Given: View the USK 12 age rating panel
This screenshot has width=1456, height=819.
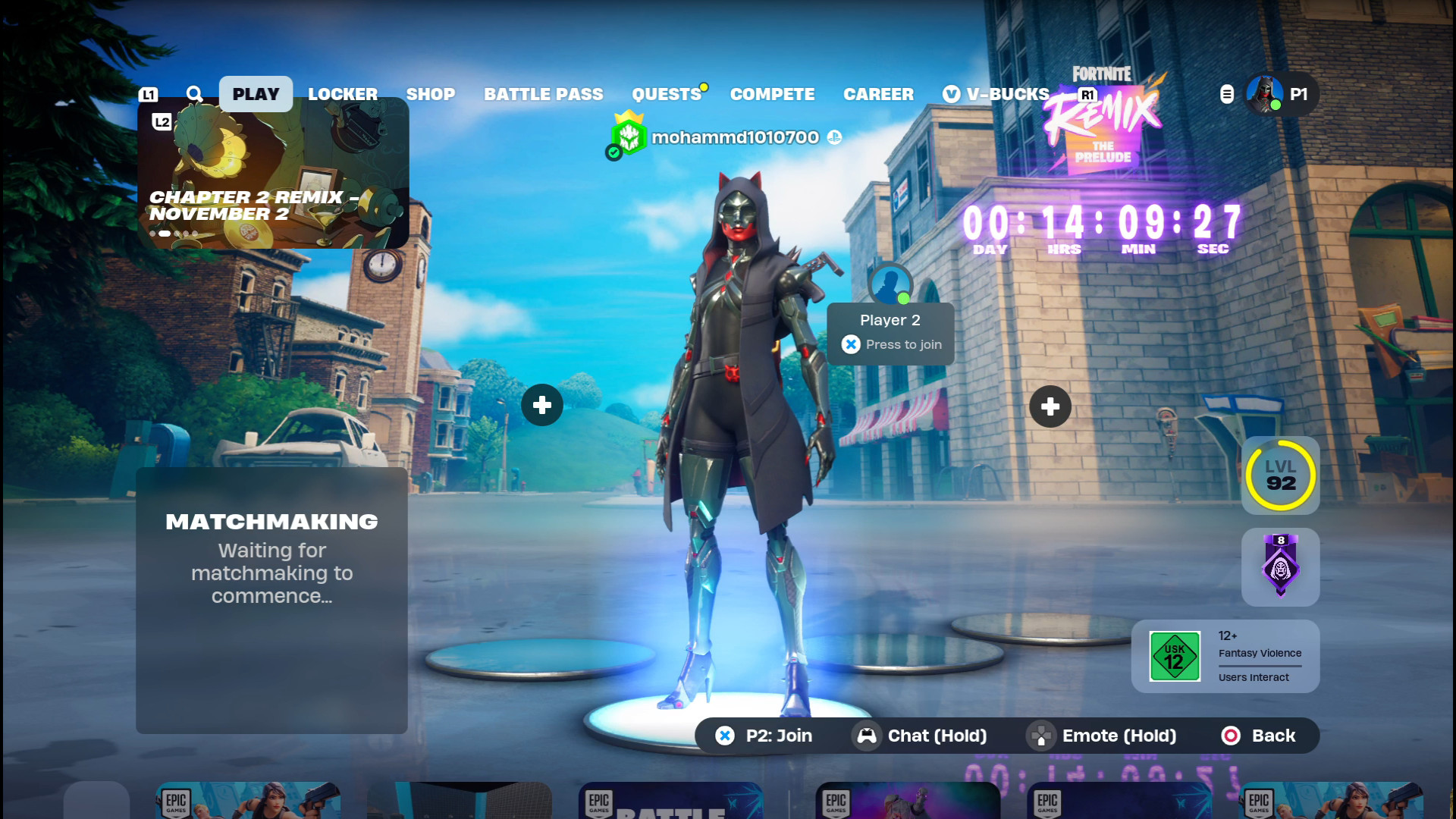Looking at the screenshot, I should (x=1225, y=656).
